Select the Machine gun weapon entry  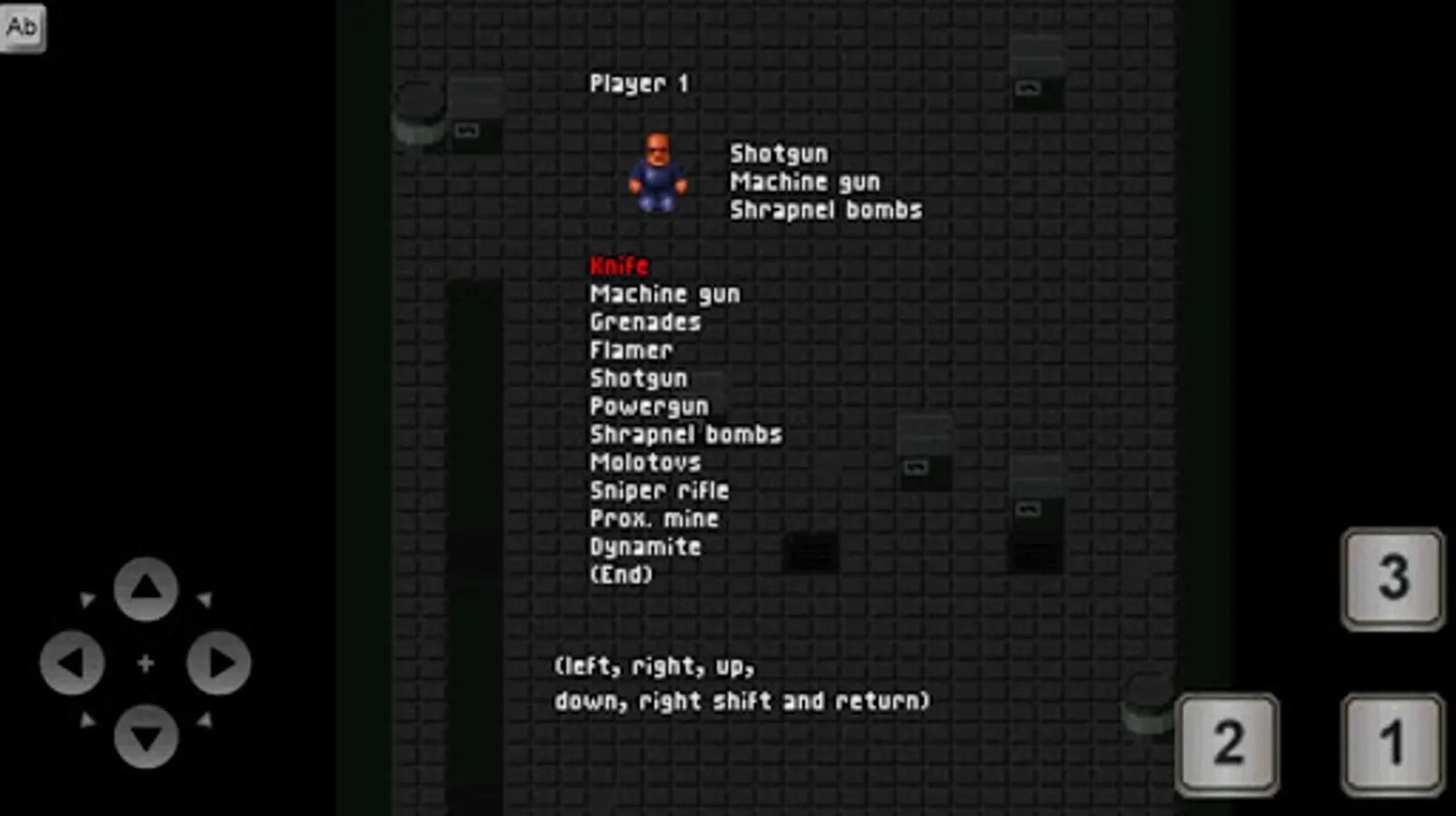point(665,293)
